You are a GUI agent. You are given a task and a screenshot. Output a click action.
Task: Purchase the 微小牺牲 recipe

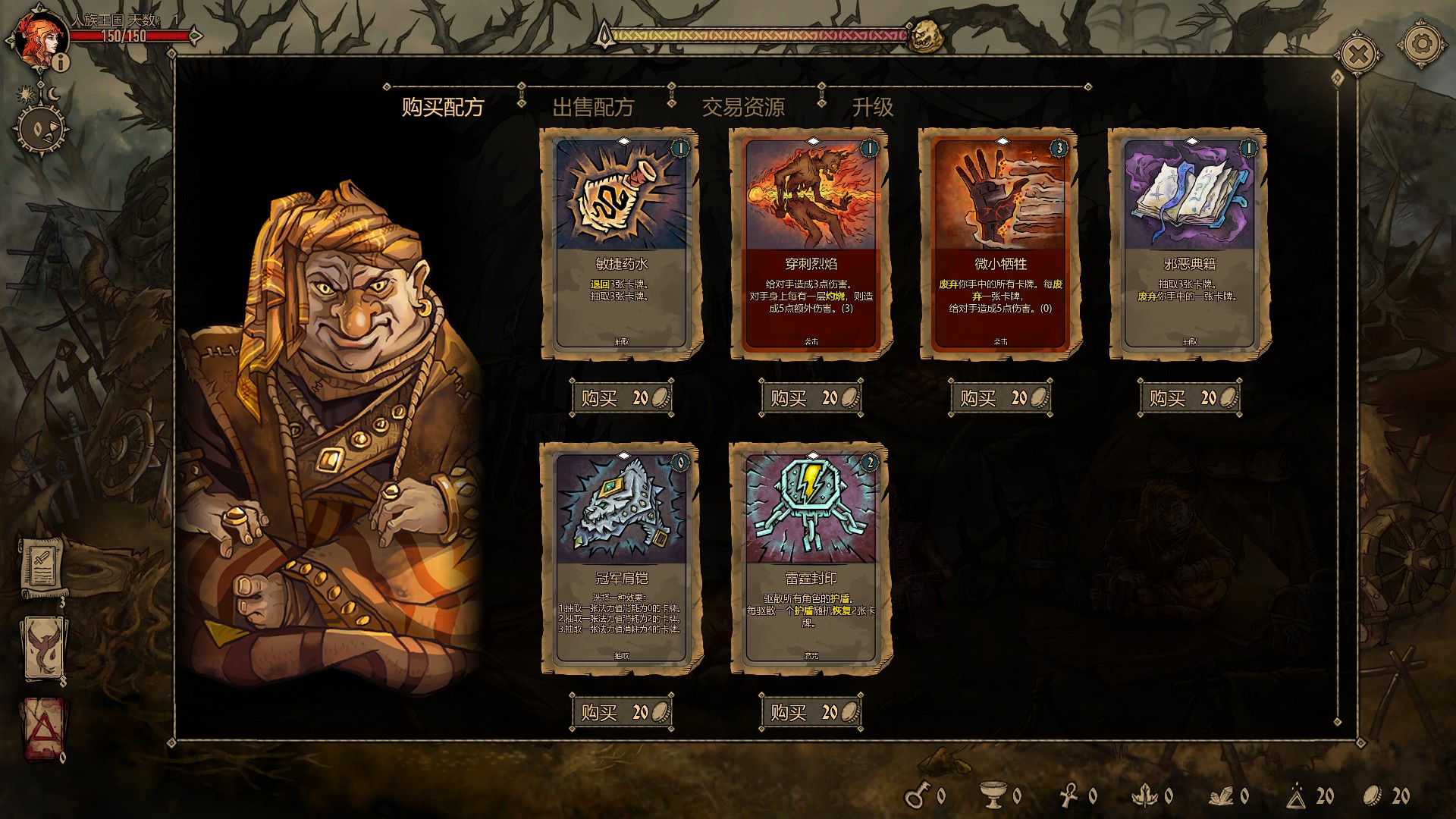click(x=1001, y=398)
